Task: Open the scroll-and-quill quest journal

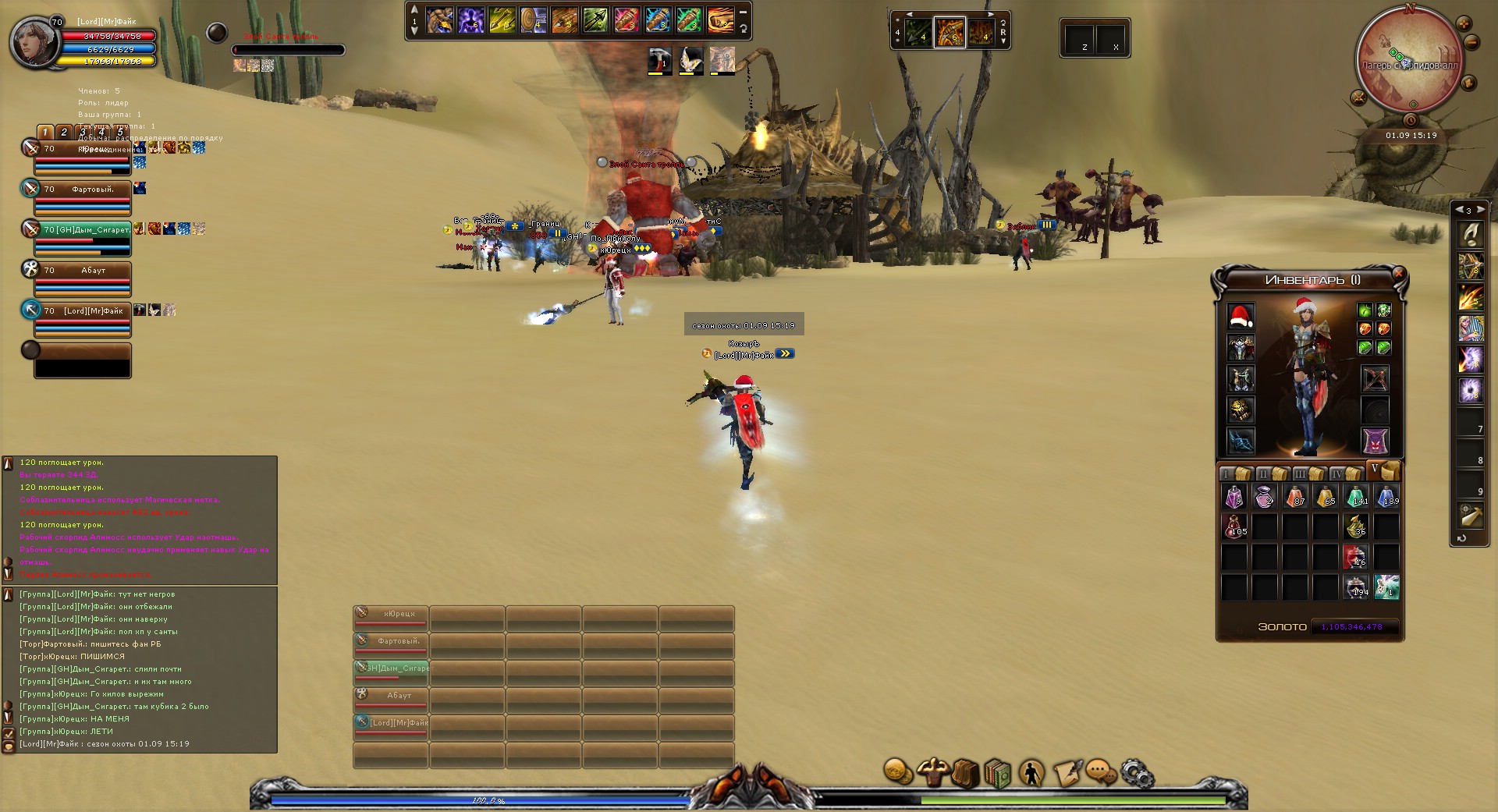Action: (x=1067, y=772)
